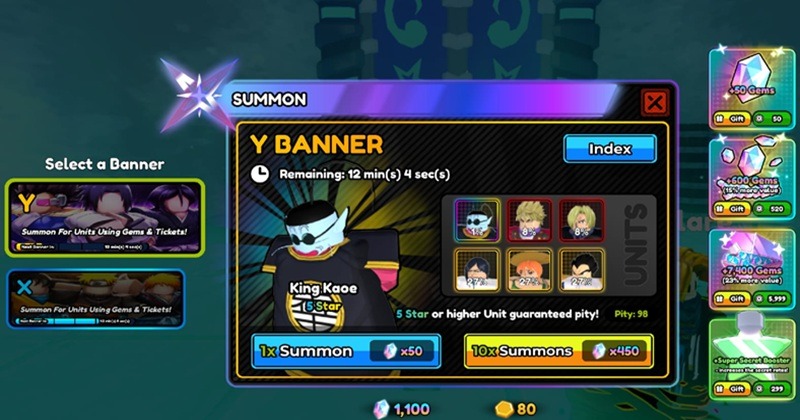Close the Summon window

654,102
